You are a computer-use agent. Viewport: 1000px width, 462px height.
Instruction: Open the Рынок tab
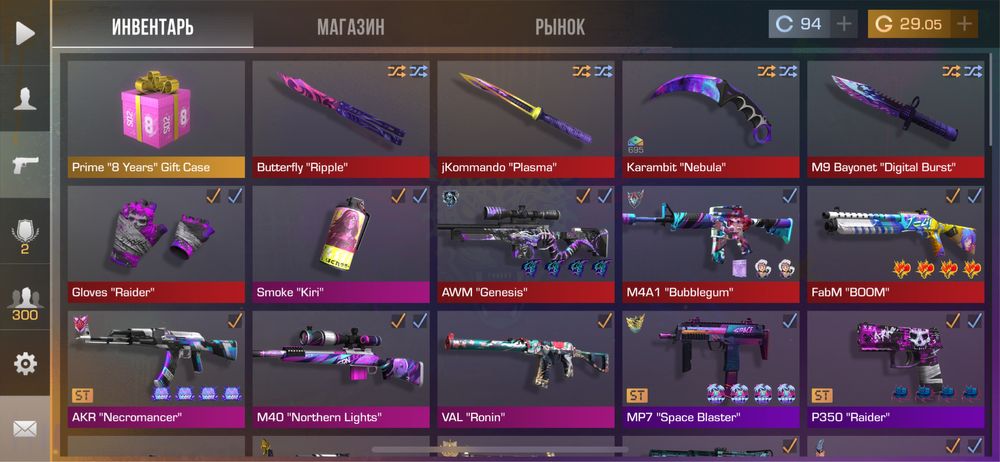click(x=560, y=27)
